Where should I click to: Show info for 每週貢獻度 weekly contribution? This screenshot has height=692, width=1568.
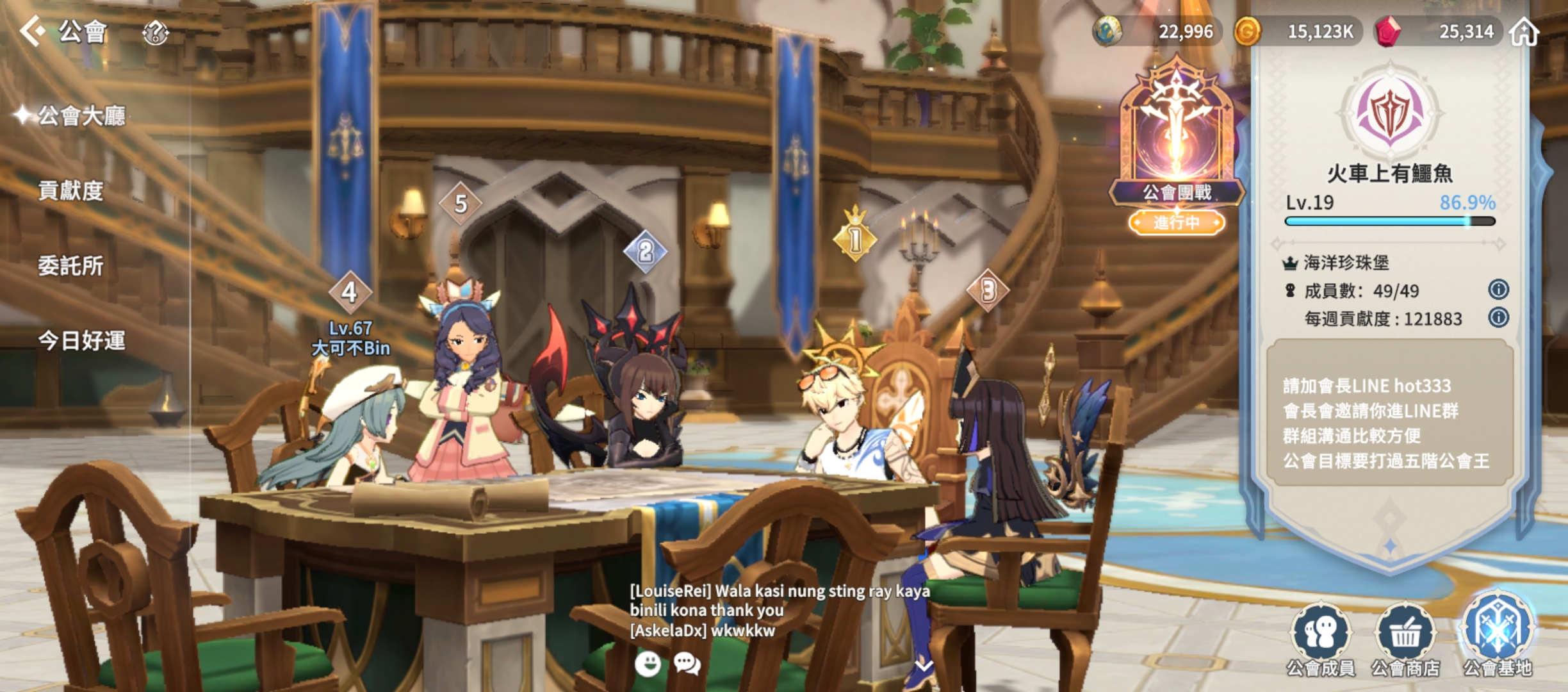pyautogui.click(x=1498, y=318)
